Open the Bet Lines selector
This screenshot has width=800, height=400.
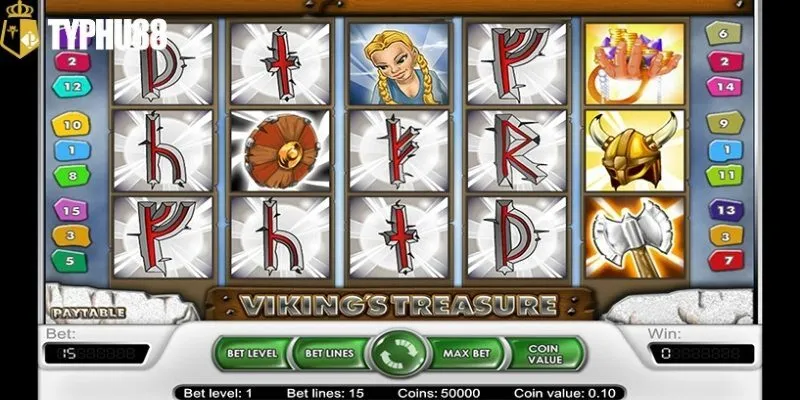[x=327, y=352]
